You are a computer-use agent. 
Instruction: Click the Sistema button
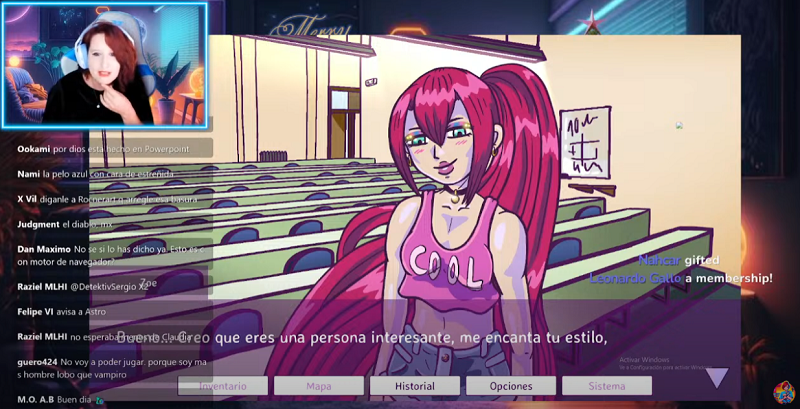607,386
